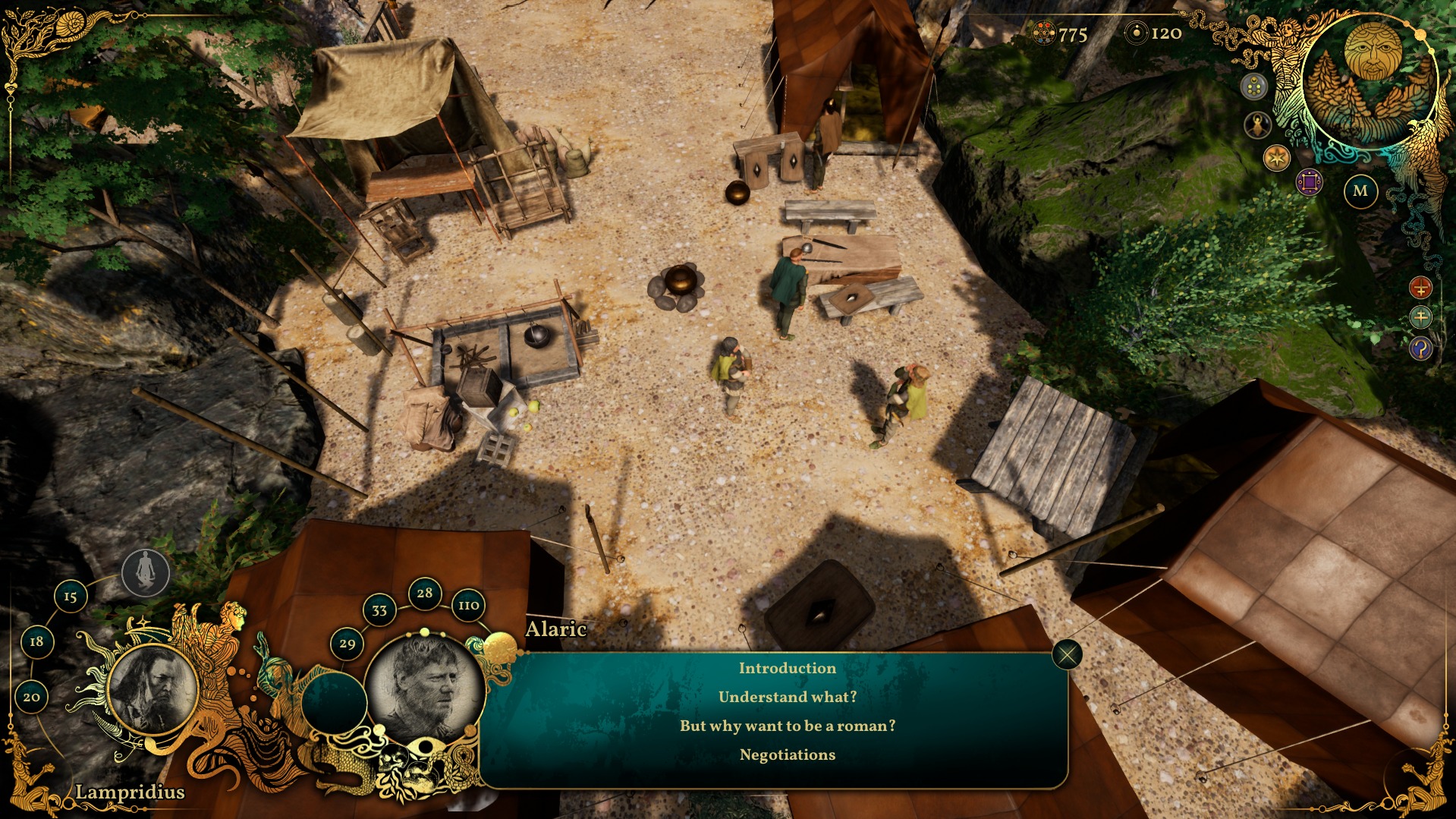Open the map with the M button
1456x819 pixels.
click(x=1360, y=191)
